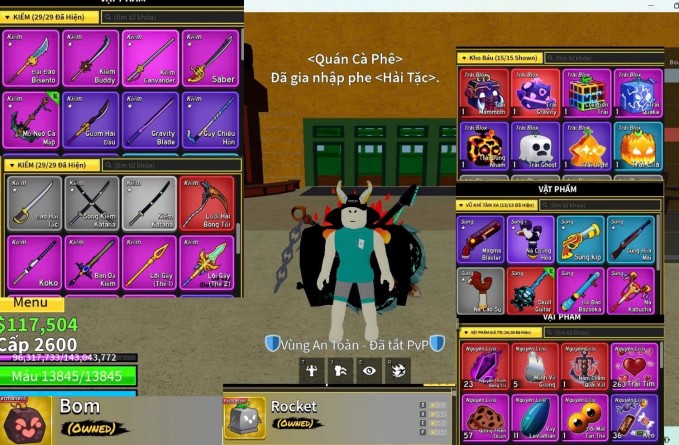
Task: Toggle the eye icon button
Action: click(369, 371)
